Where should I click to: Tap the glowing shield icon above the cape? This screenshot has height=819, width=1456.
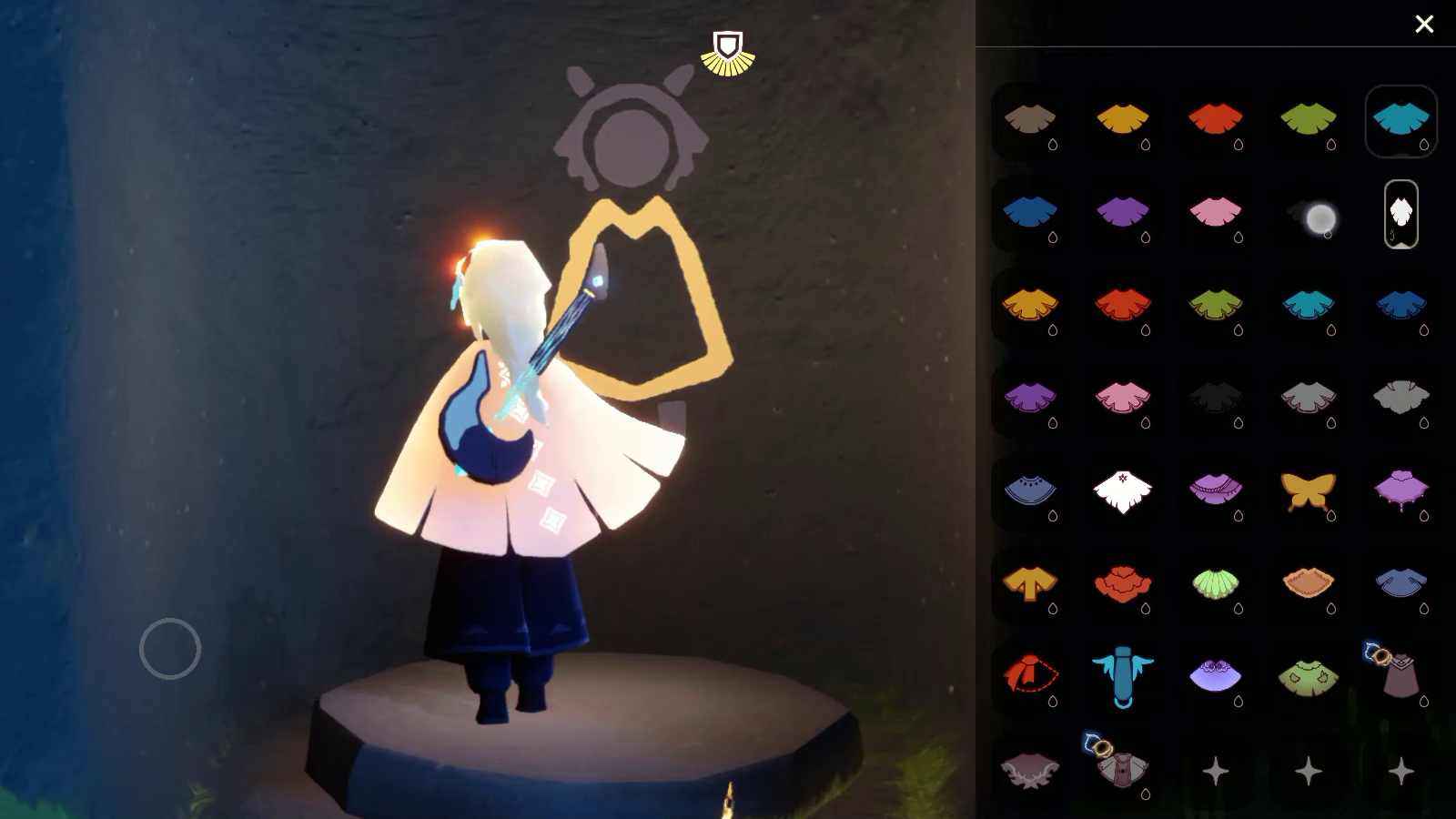[x=728, y=53]
